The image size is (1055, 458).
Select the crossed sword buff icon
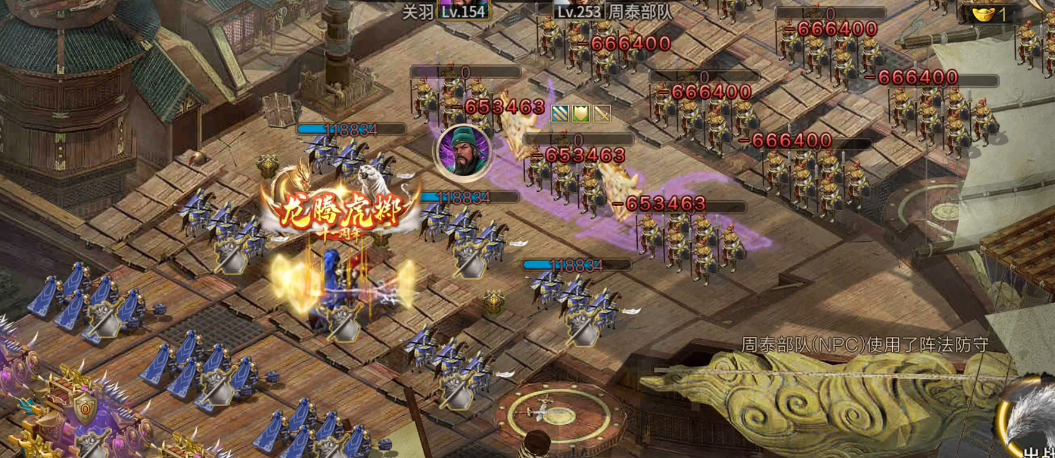point(602,114)
